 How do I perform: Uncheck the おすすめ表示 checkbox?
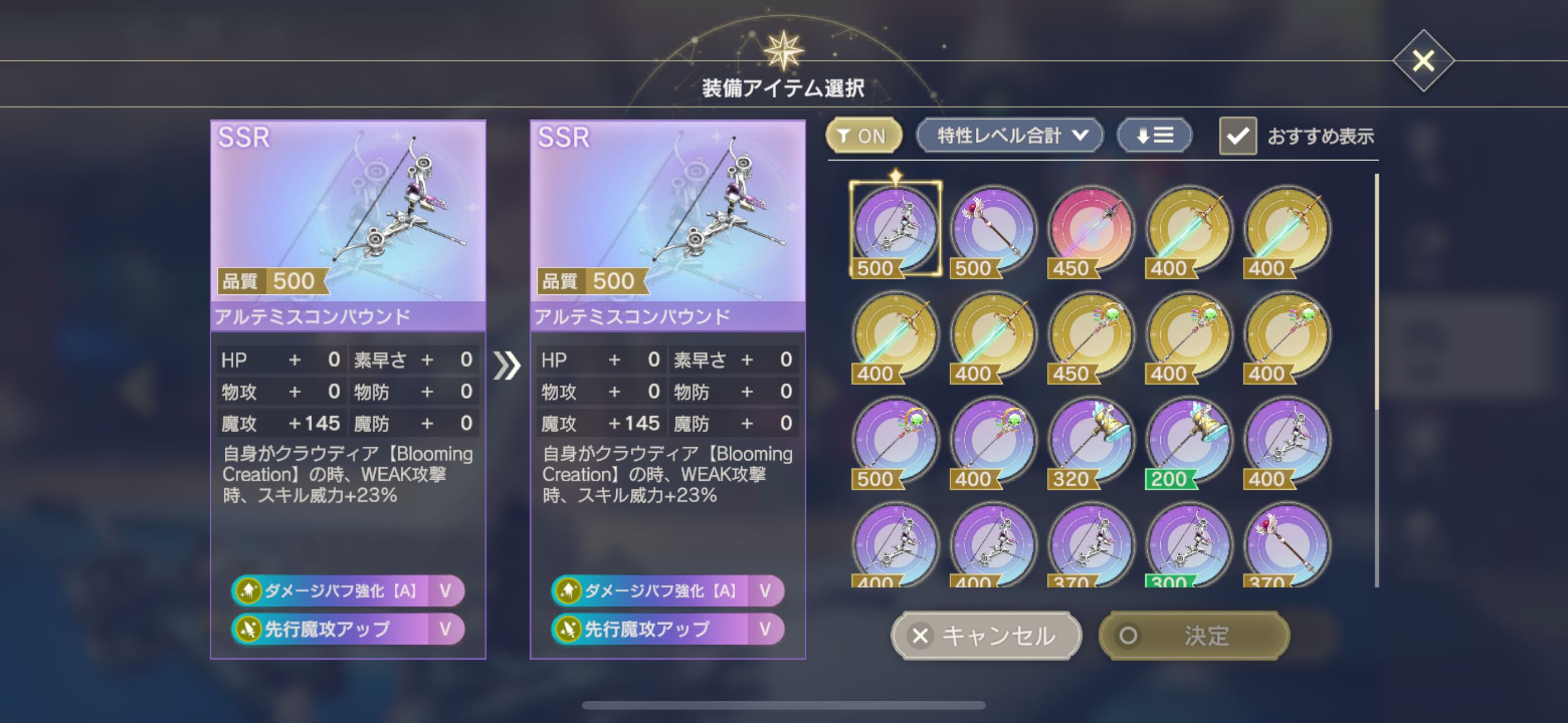[x=1238, y=136]
